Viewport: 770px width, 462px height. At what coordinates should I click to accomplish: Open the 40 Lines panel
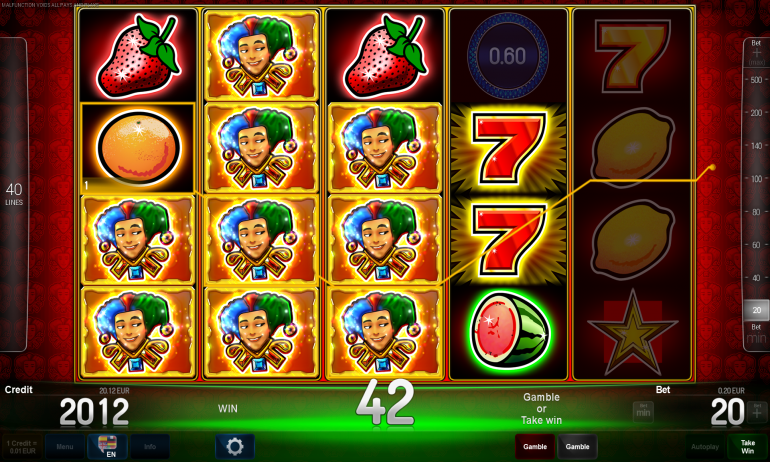pos(14,195)
